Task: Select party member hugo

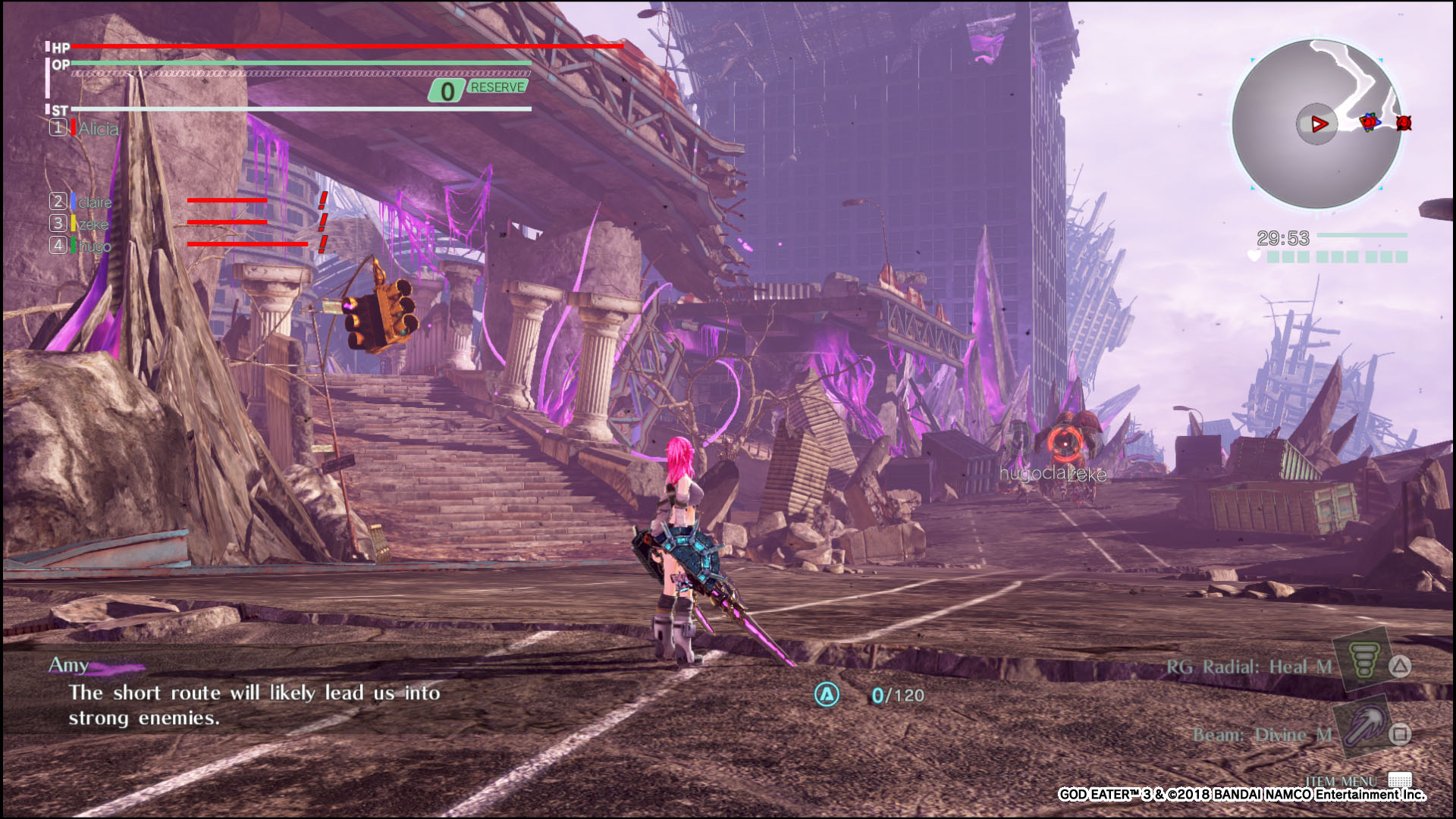Action: [x=94, y=246]
